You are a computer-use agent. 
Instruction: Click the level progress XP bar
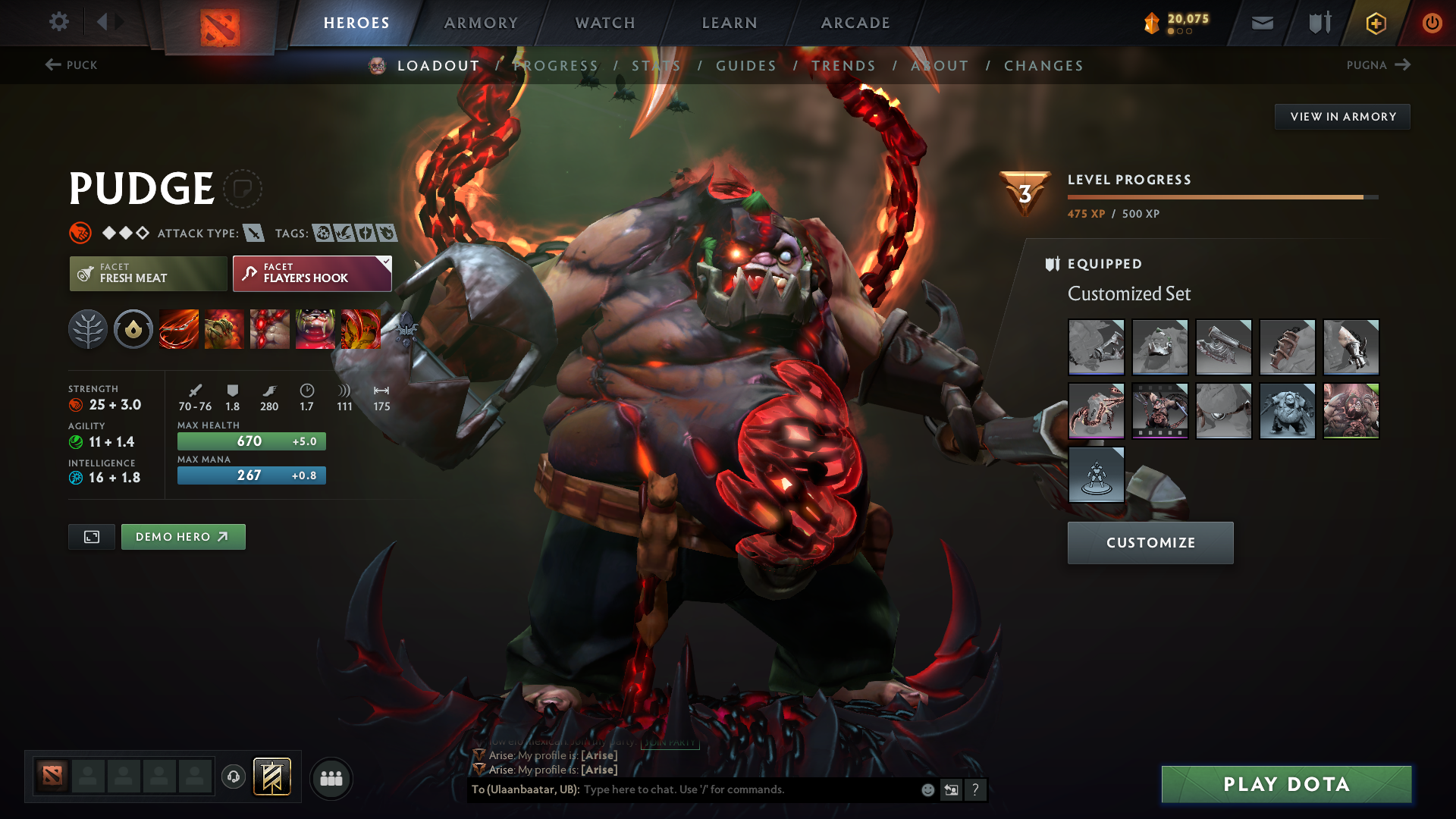coord(1221,196)
